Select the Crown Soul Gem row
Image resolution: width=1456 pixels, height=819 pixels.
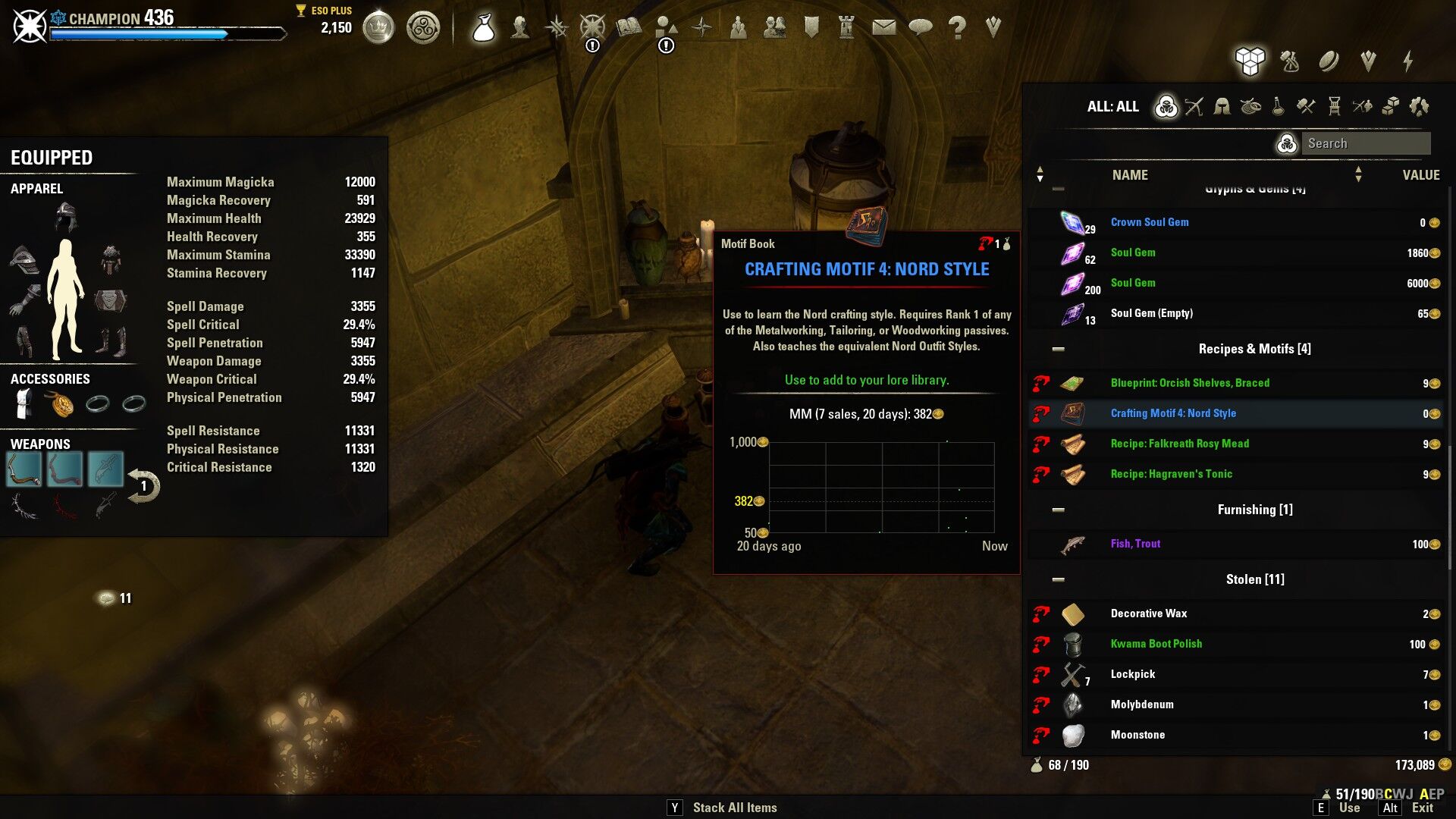[1149, 222]
